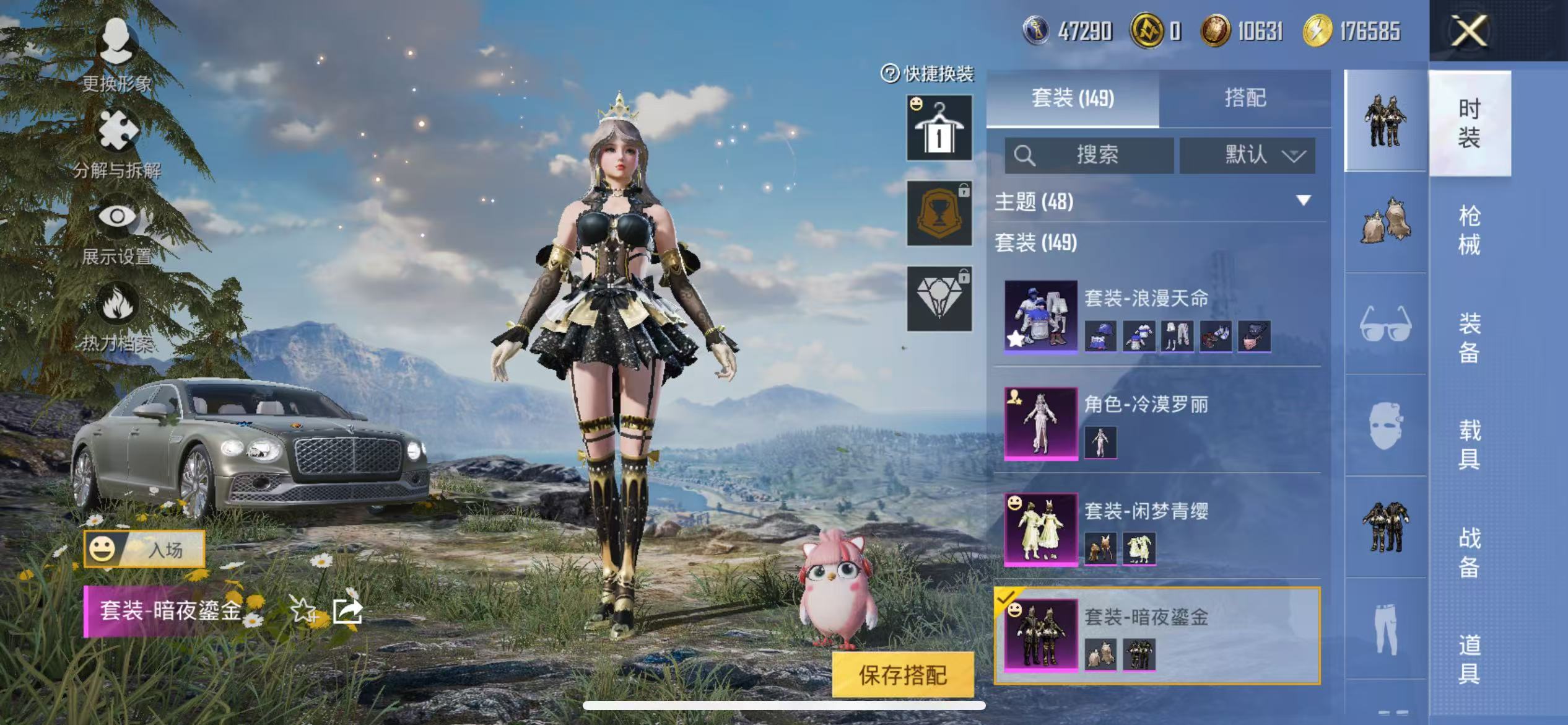The image size is (1568, 725).
Task: Click the 搜索 search field
Action: [x=1090, y=155]
